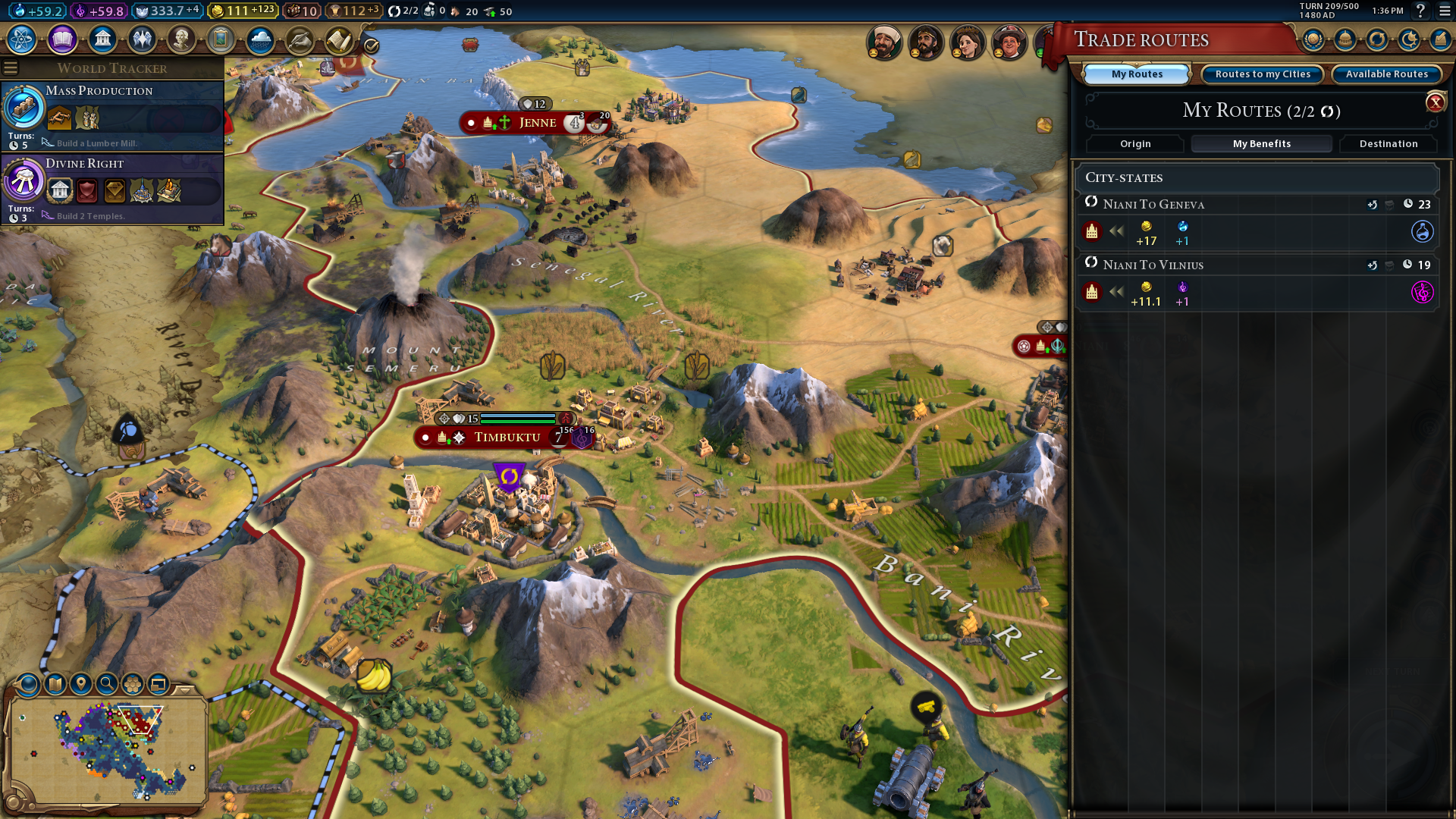1456x819 pixels.
Task: Show the climate rain cloud screen
Action: coord(260,39)
